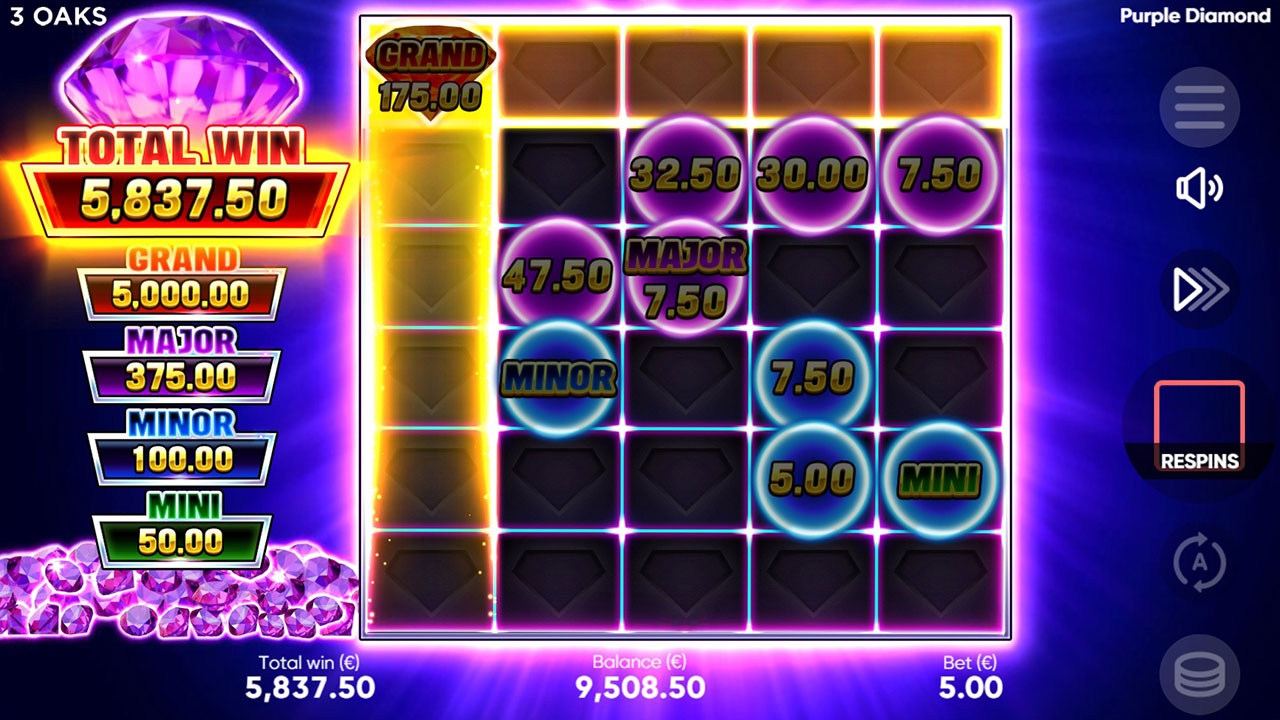This screenshot has height=720, width=1280.
Task: Enable turbo spin mode
Action: tap(1197, 288)
